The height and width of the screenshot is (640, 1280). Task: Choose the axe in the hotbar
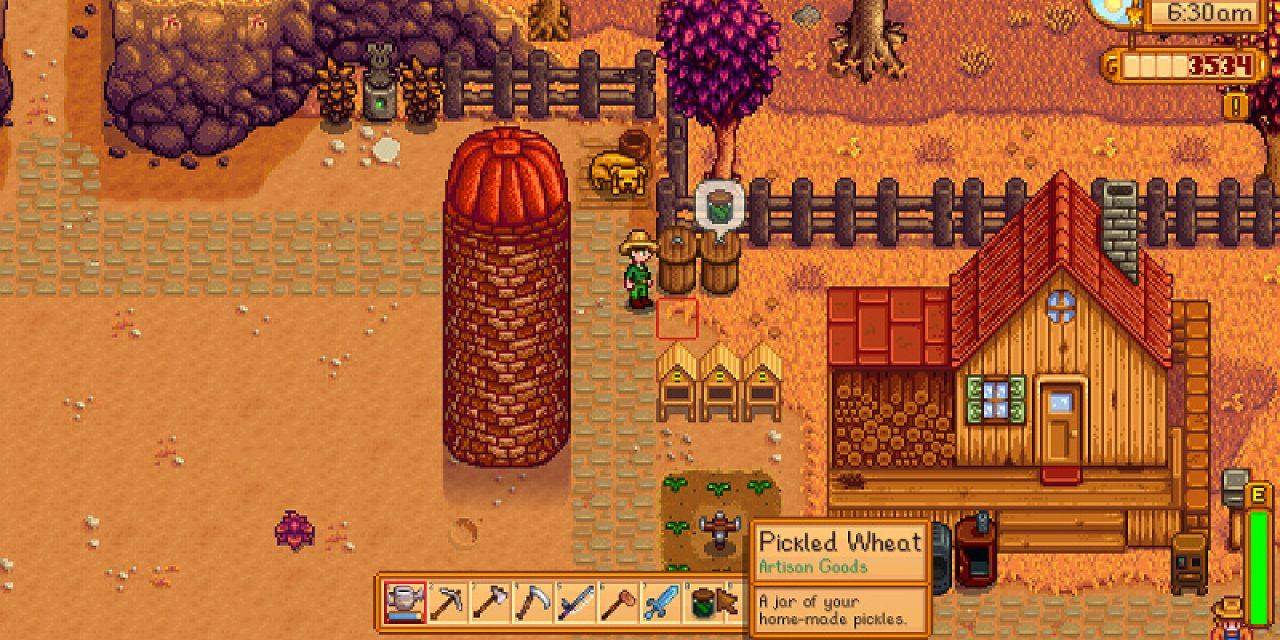pos(490,603)
